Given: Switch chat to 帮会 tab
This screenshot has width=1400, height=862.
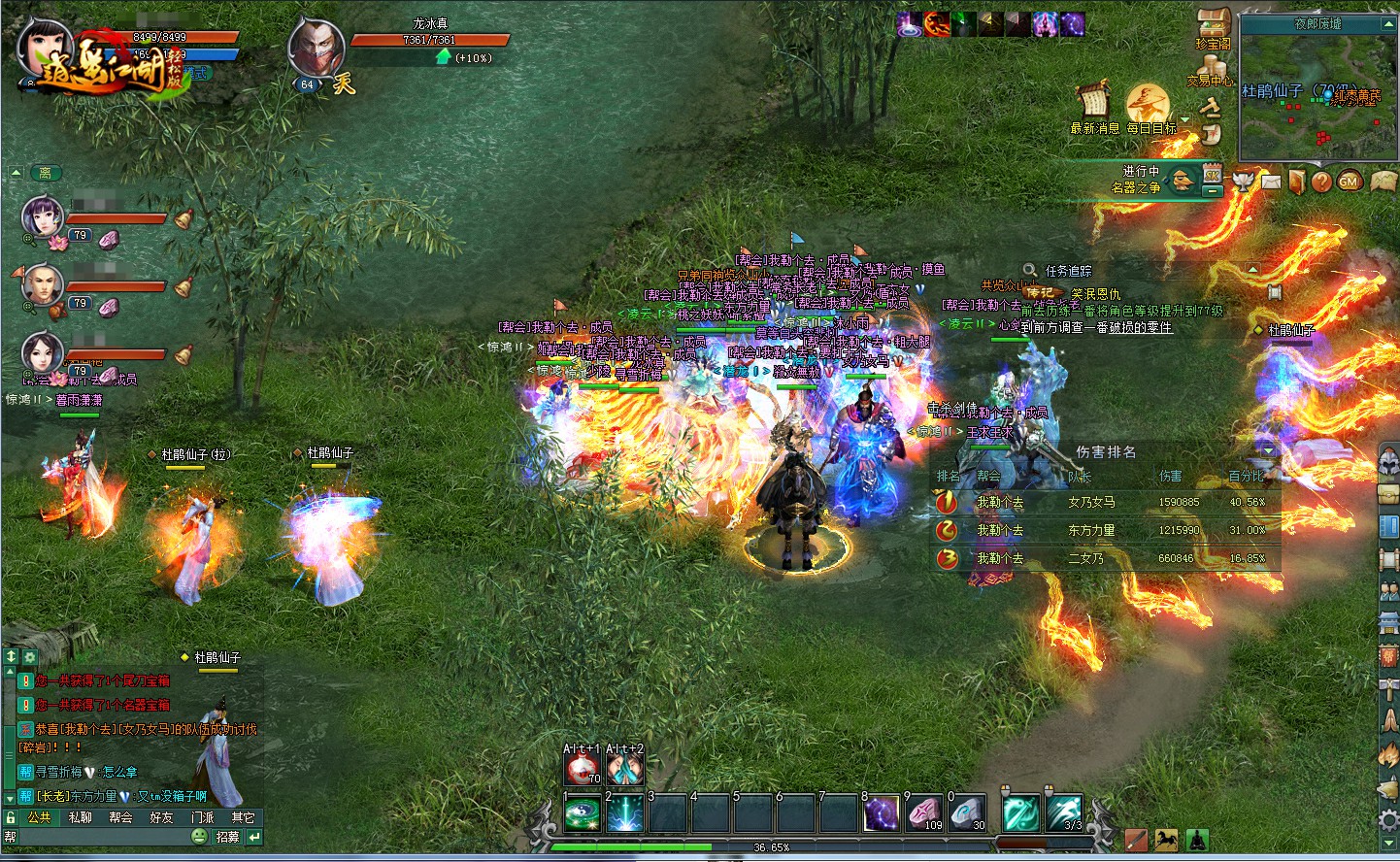Looking at the screenshot, I should coord(121,817).
